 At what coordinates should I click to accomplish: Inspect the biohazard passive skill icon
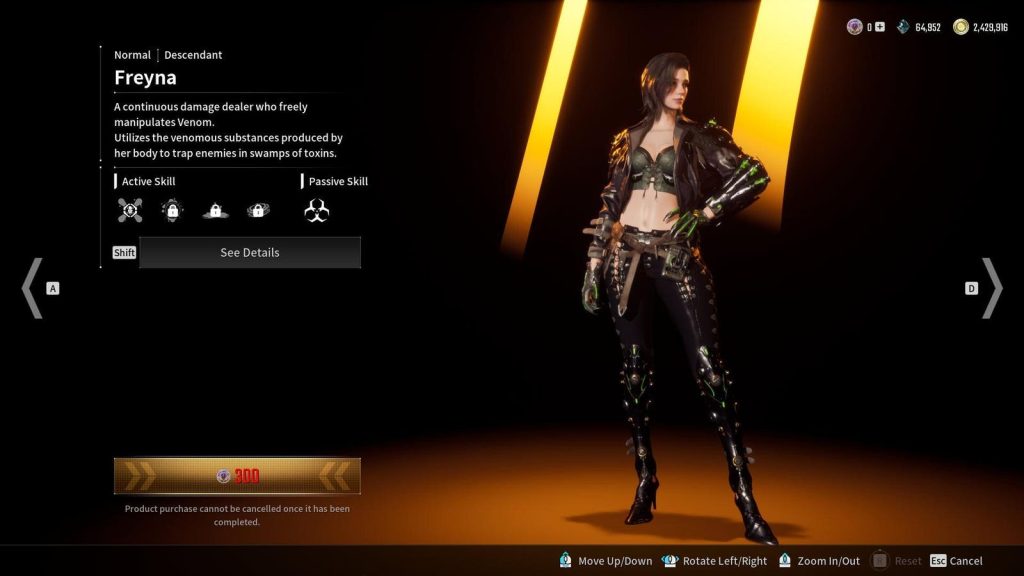[x=317, y=210]
